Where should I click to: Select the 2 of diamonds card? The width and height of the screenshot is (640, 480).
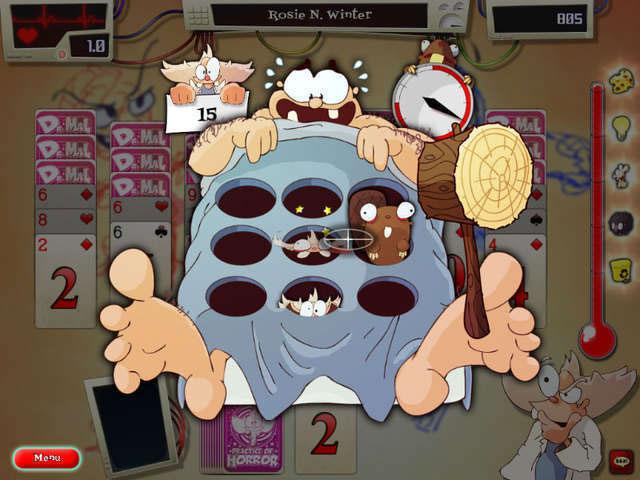(x=64, y=280)
